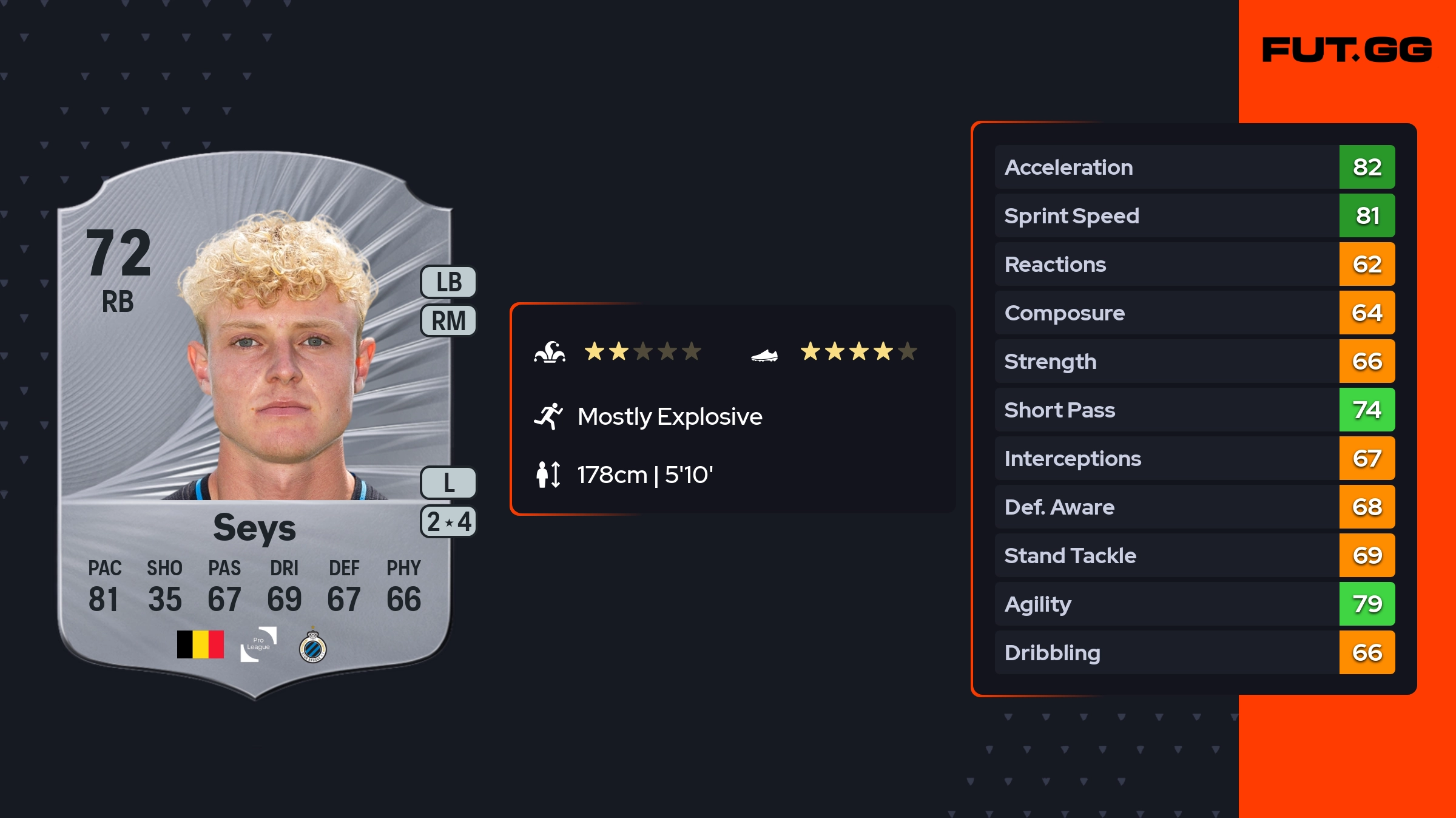Select the Def. Aware stat row
The width and height of the screenshot is (1456, 818).
coord(1194,507)
